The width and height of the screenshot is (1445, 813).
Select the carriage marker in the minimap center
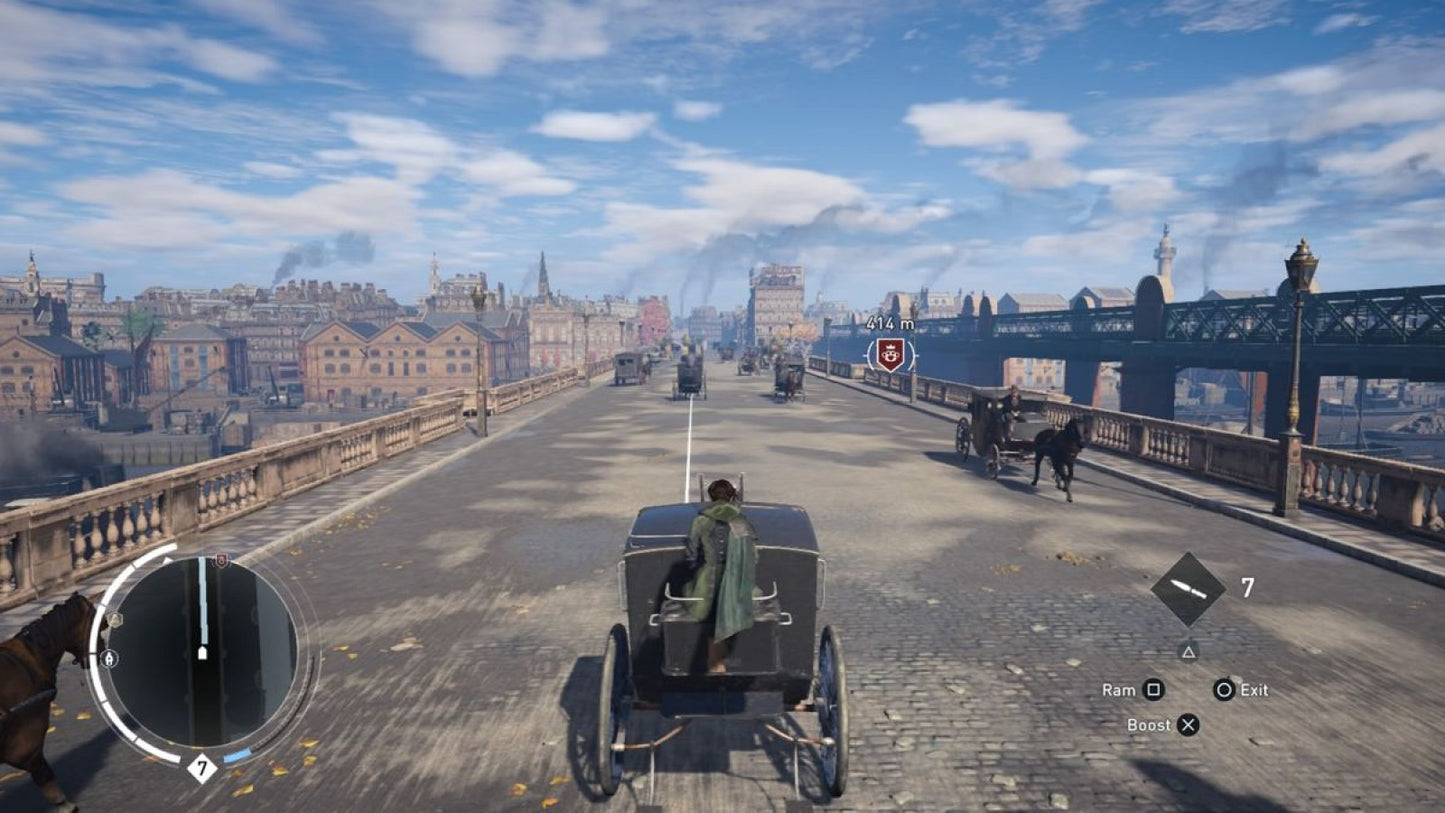203,652
